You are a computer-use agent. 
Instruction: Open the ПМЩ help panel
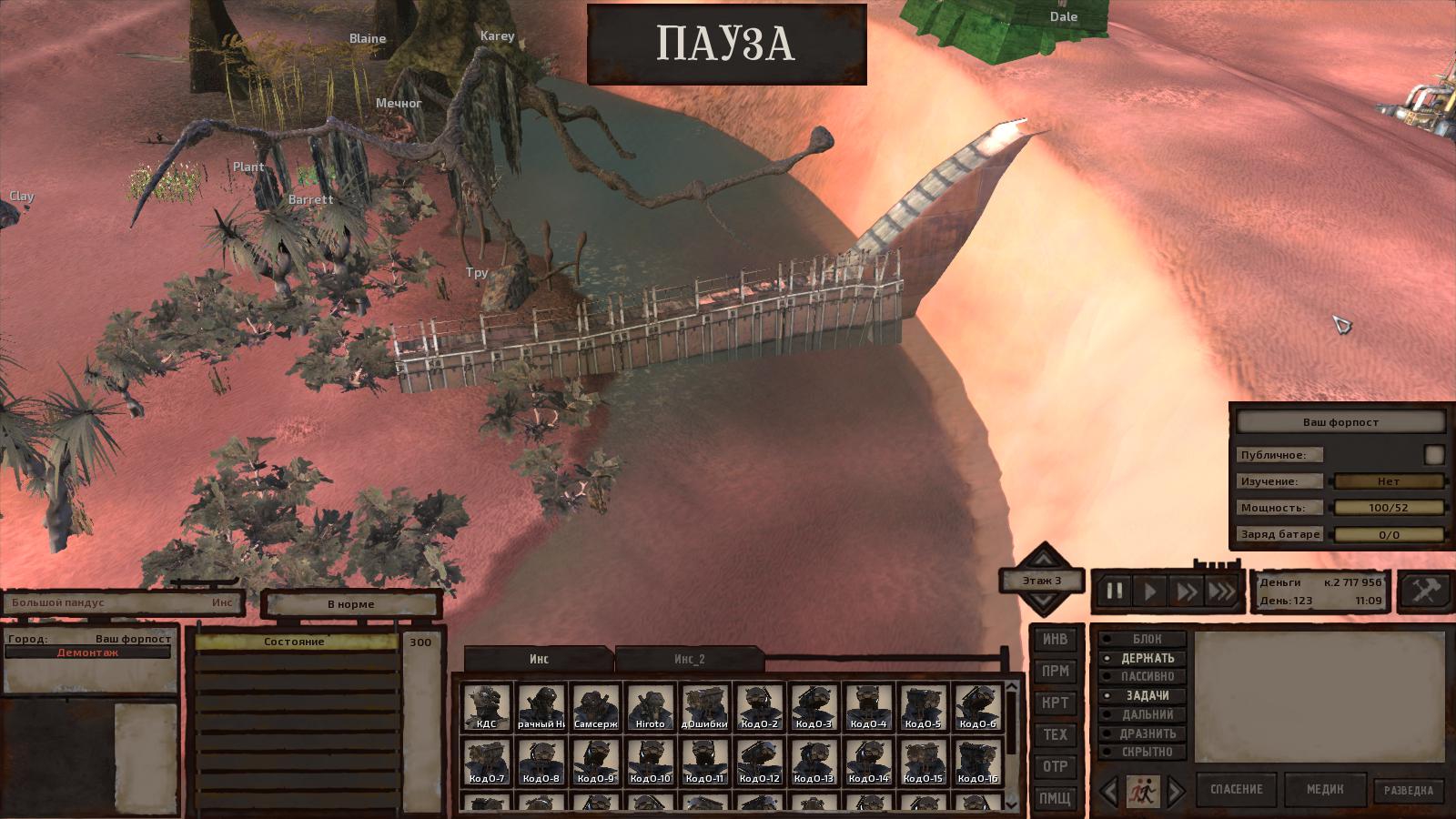(1055, 798)
